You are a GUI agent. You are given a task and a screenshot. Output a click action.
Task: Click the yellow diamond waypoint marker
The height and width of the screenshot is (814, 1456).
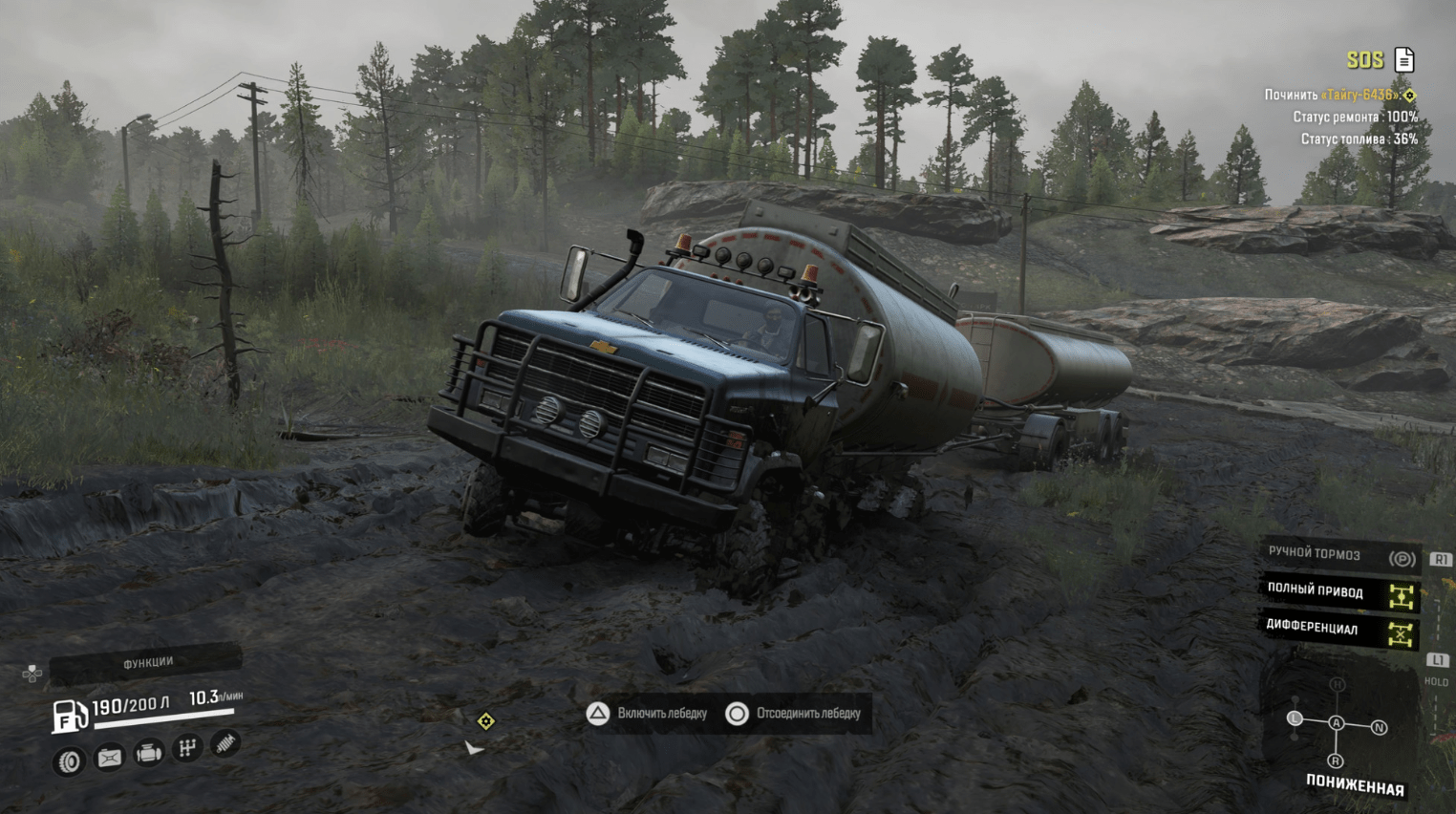point(485,720)
